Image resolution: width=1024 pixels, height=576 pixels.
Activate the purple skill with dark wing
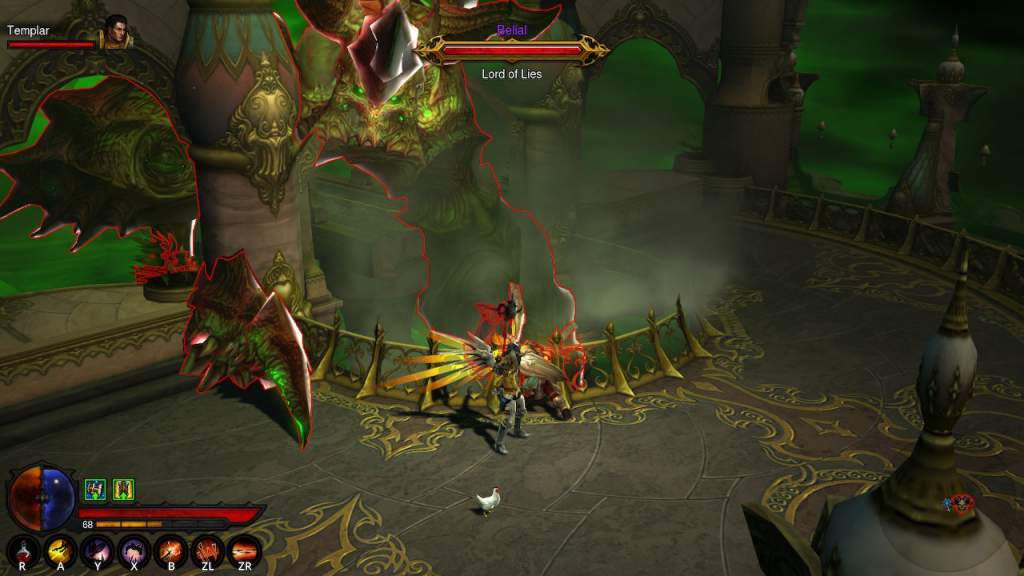click(98, 549)
